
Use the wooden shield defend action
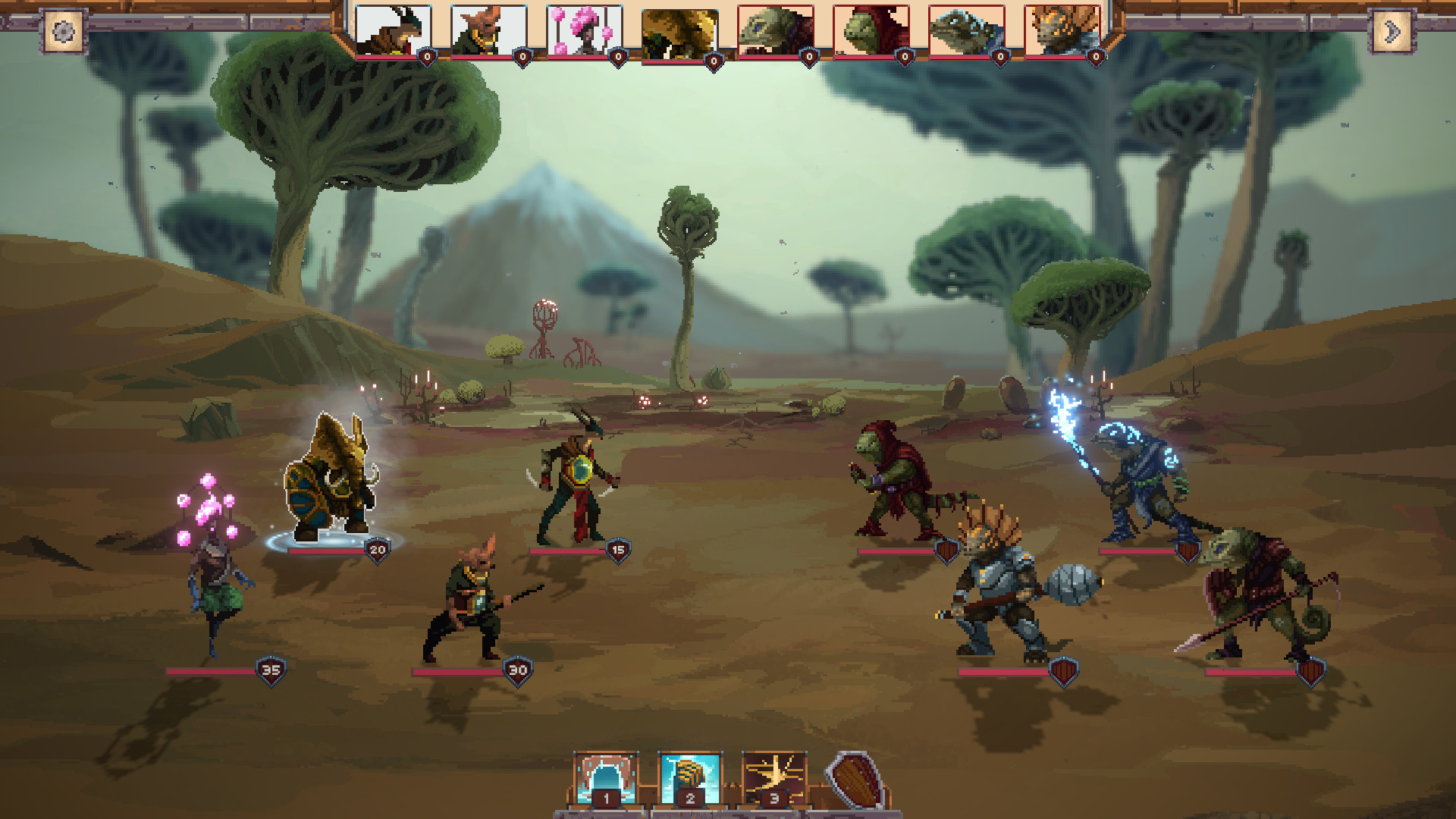click(x=854, y=781)
